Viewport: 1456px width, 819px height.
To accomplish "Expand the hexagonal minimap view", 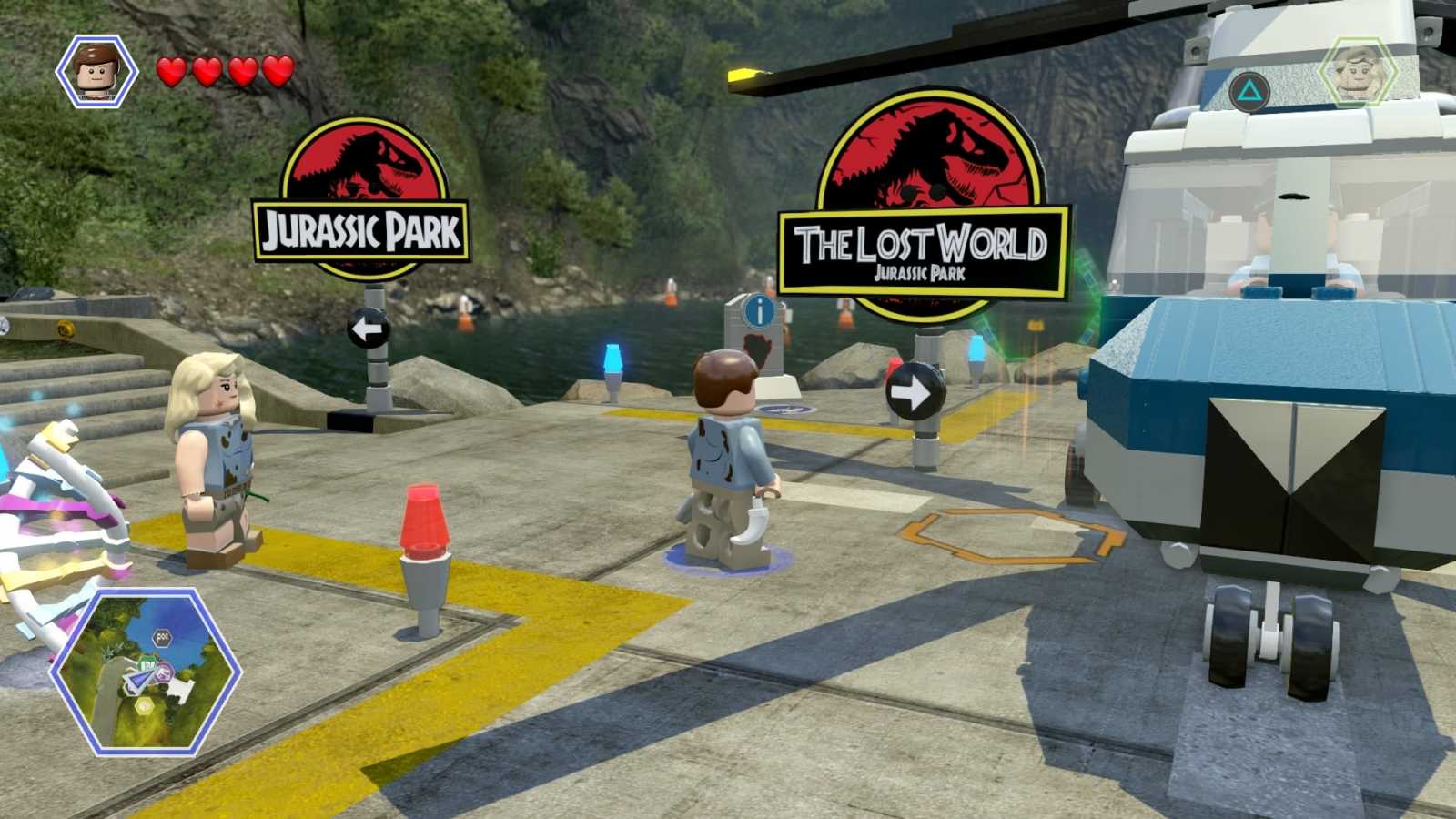I will pyautogui.click(x=146, y=673).
